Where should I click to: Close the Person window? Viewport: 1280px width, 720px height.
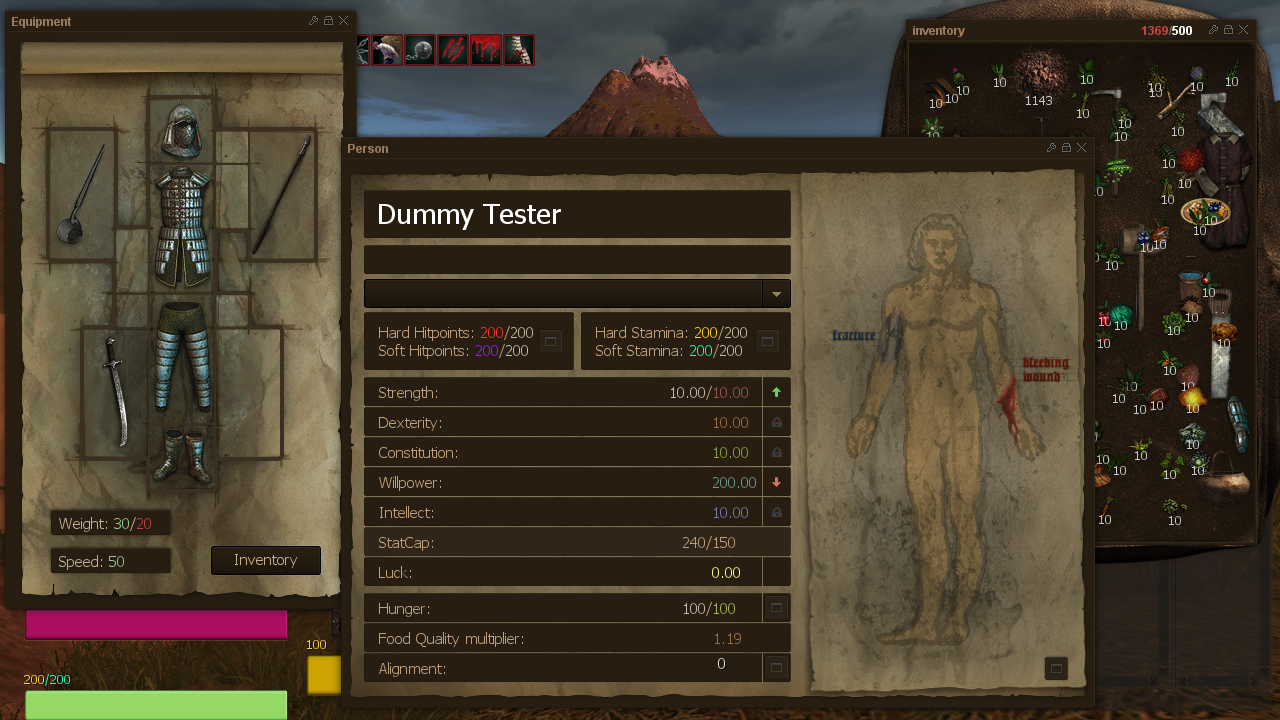coord(1081,148)
